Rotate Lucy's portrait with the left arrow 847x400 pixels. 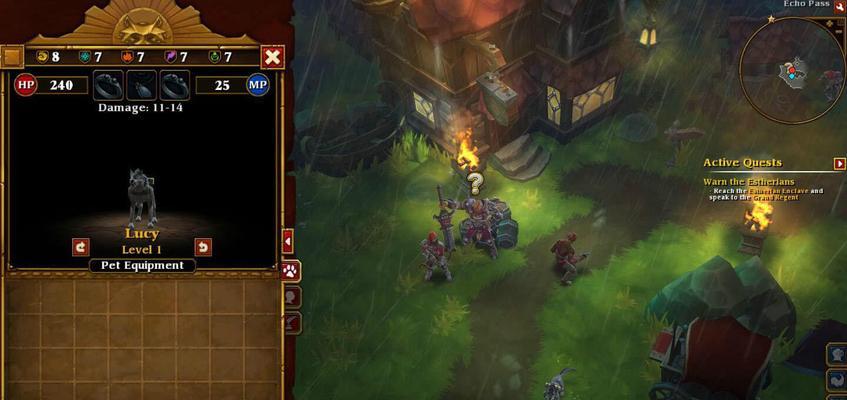pyautogui.click(x=81, y=247)
